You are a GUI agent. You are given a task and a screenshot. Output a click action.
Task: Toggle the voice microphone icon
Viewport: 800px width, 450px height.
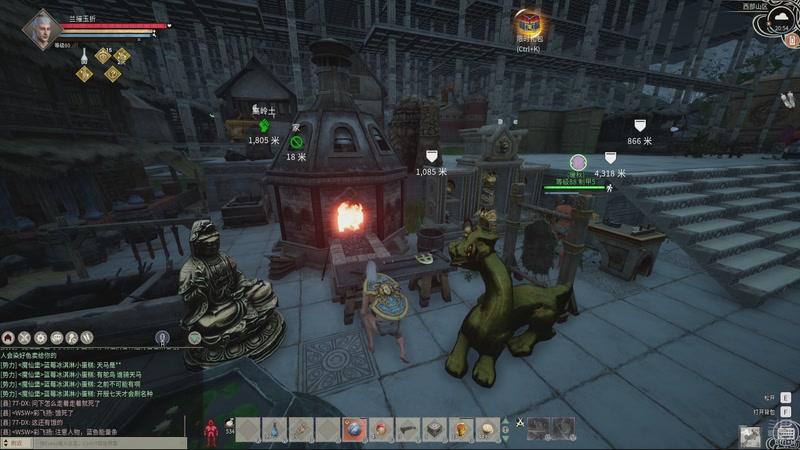[x=162, y=338]
